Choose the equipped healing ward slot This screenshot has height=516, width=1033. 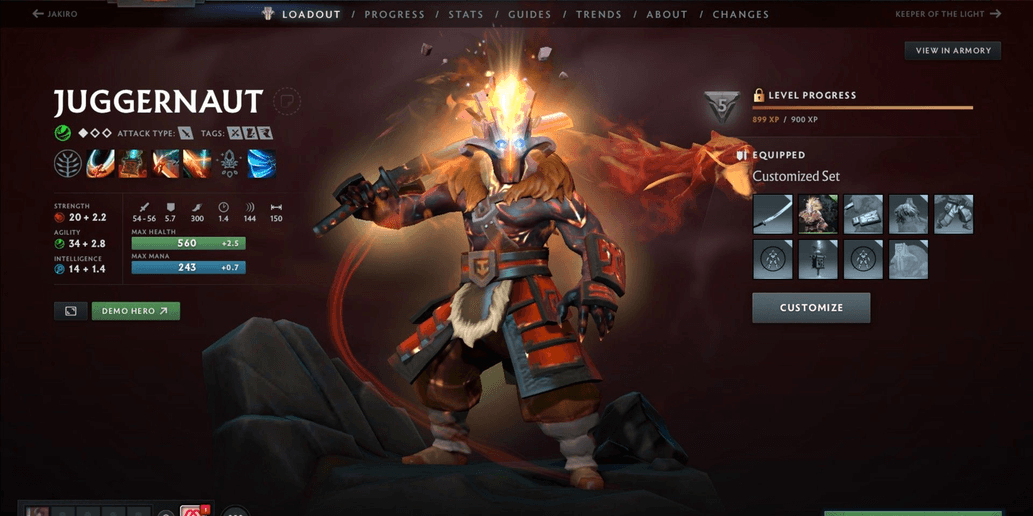coord(818,260)
